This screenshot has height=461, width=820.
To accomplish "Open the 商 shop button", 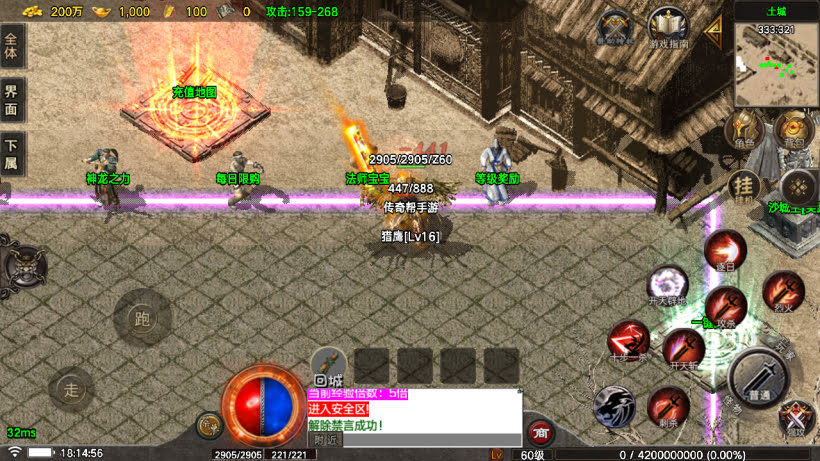I will 541,432.
